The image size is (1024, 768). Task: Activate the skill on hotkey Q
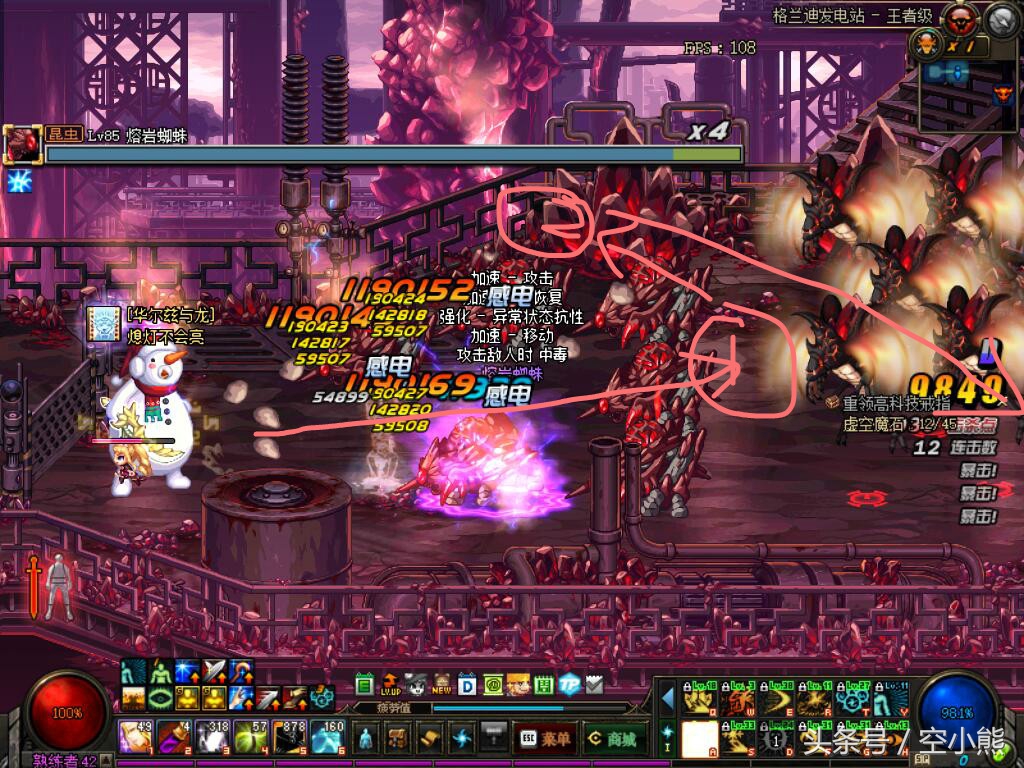pyautogui.click(x=700, y=698)
